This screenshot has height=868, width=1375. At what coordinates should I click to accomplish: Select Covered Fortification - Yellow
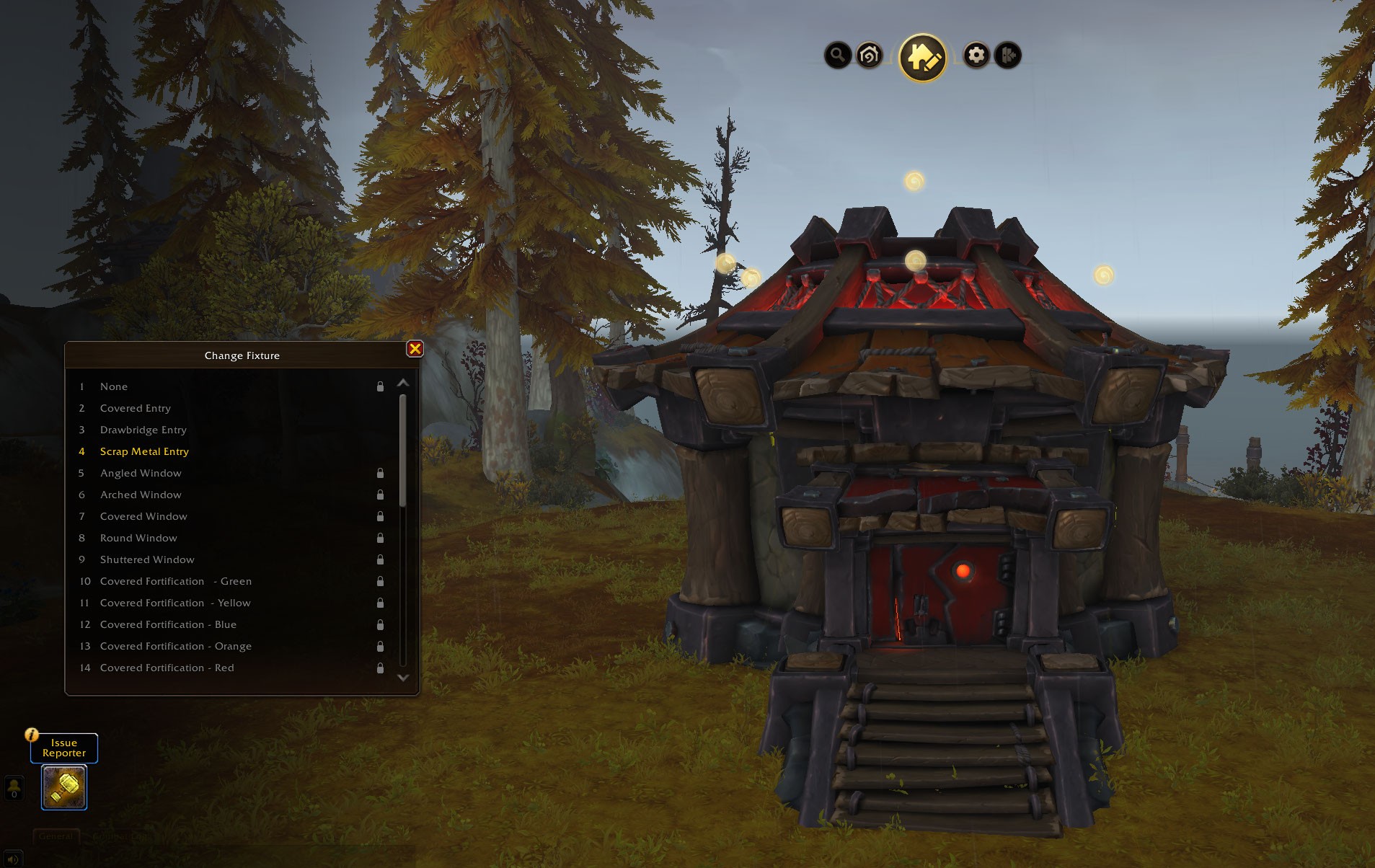pos(175,603)
